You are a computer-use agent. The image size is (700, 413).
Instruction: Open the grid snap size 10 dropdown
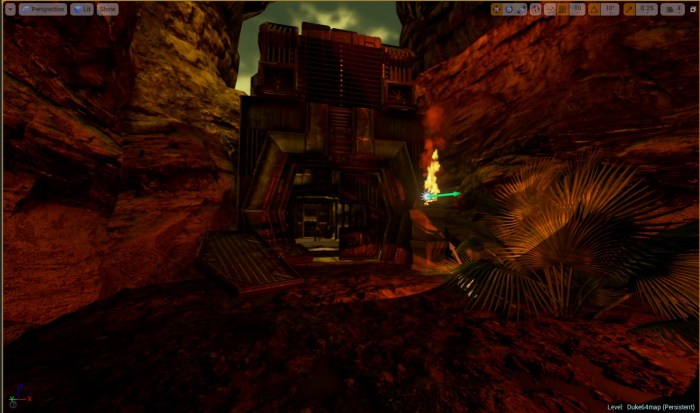pos(578,9)
